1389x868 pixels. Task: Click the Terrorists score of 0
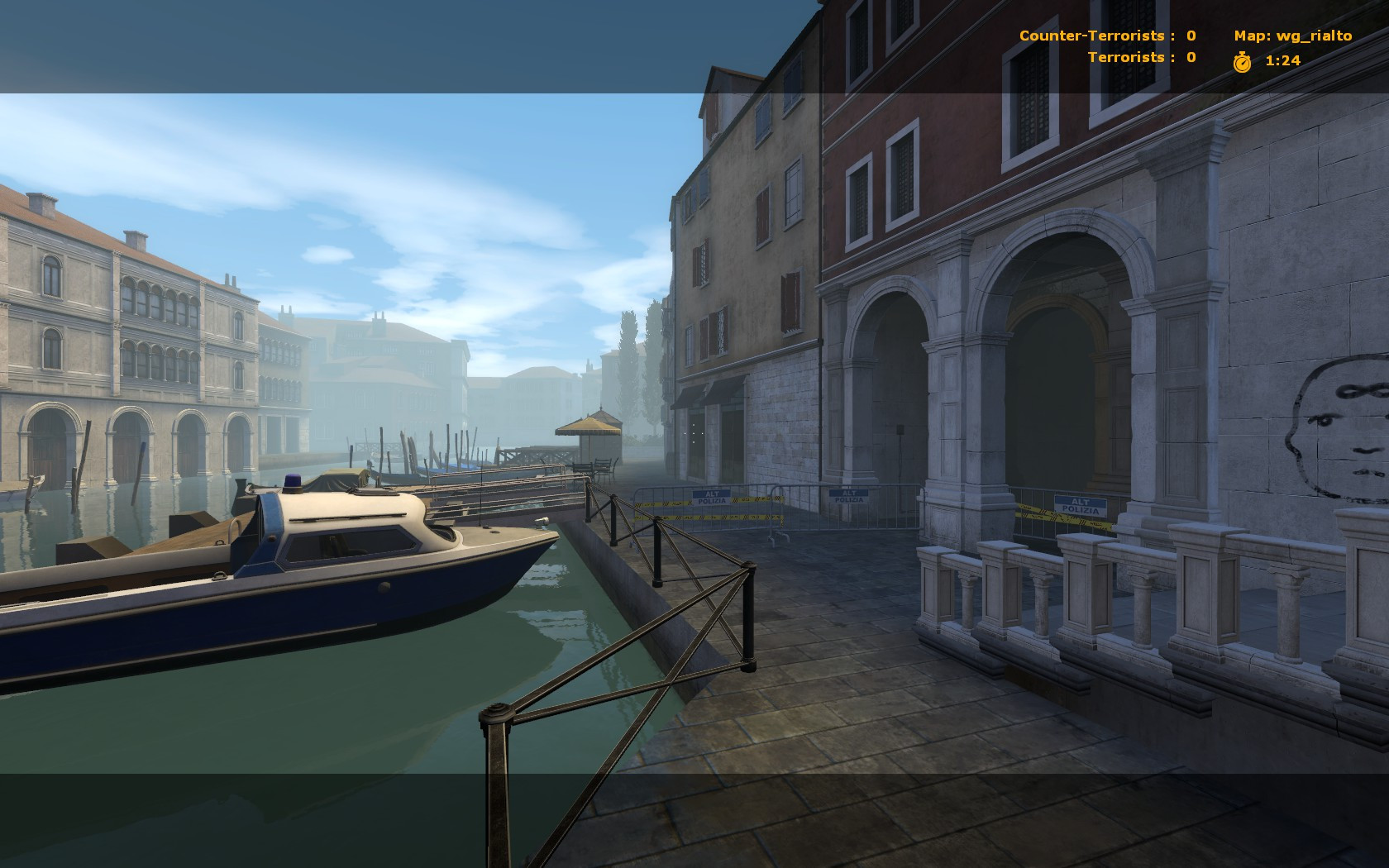click(x=1189, y=57)
